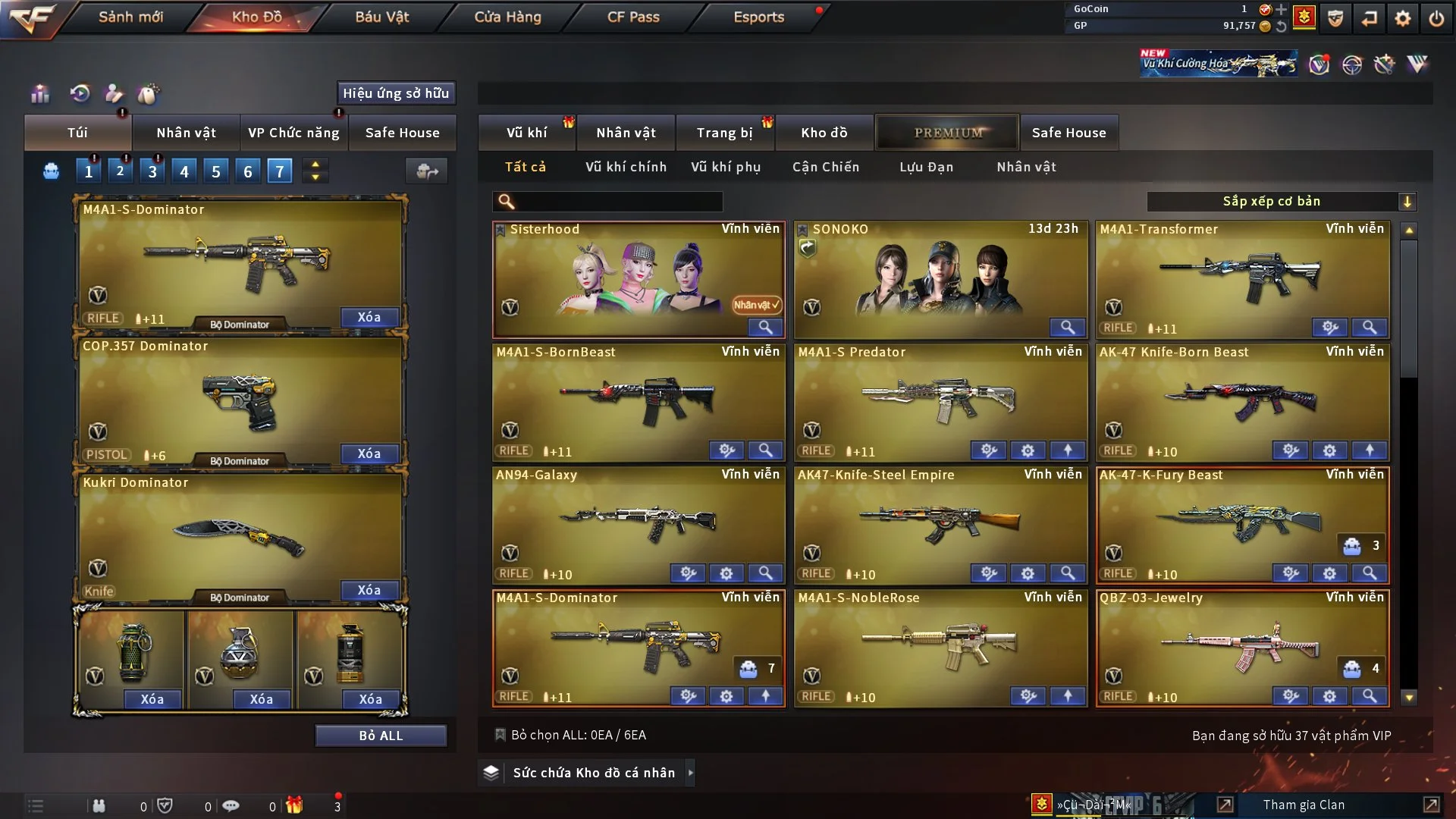The height and width of the screenshot is (819, 1456).
Task: Switch to the Nhân vật bag tab
Action: [186, 133]
